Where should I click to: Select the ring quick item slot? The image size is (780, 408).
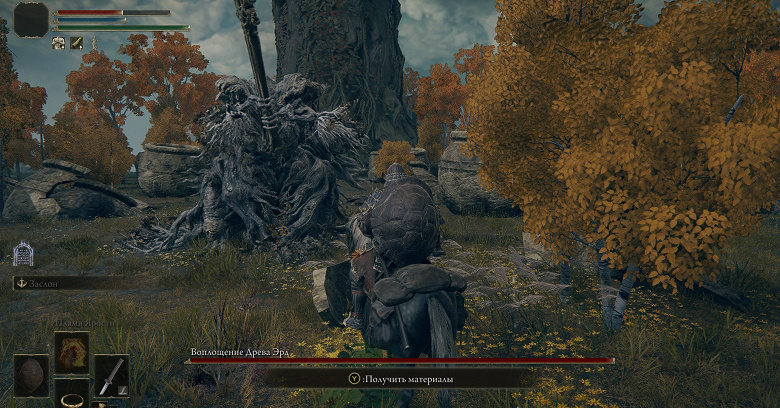click(72, 396)
